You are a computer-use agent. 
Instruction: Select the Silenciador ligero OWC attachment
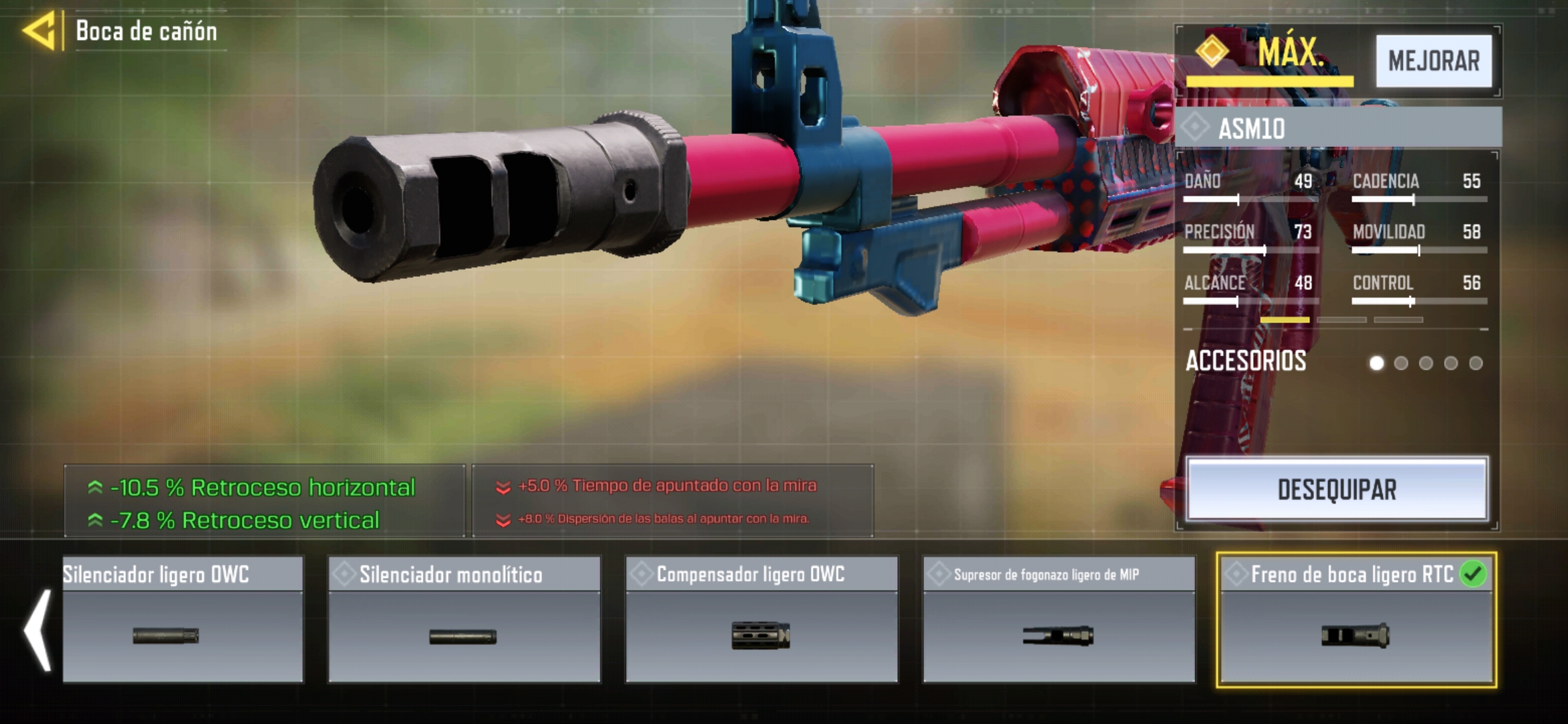click(182, 619)
